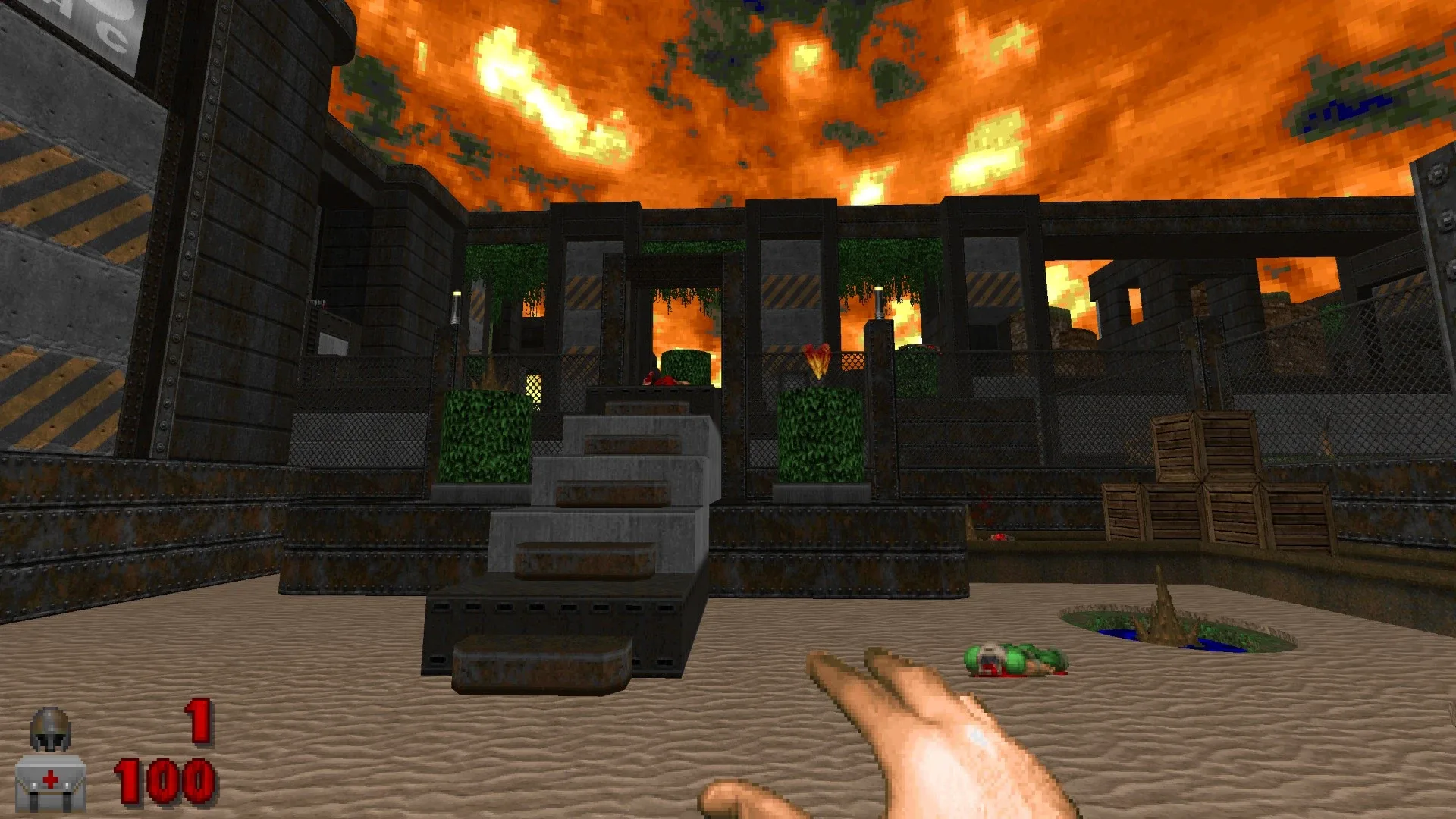Image resolution: width=1456 pixels, height=819 pixels.
Task: Click the dead green imp corpse on the sand
Action: (1012, 660)
